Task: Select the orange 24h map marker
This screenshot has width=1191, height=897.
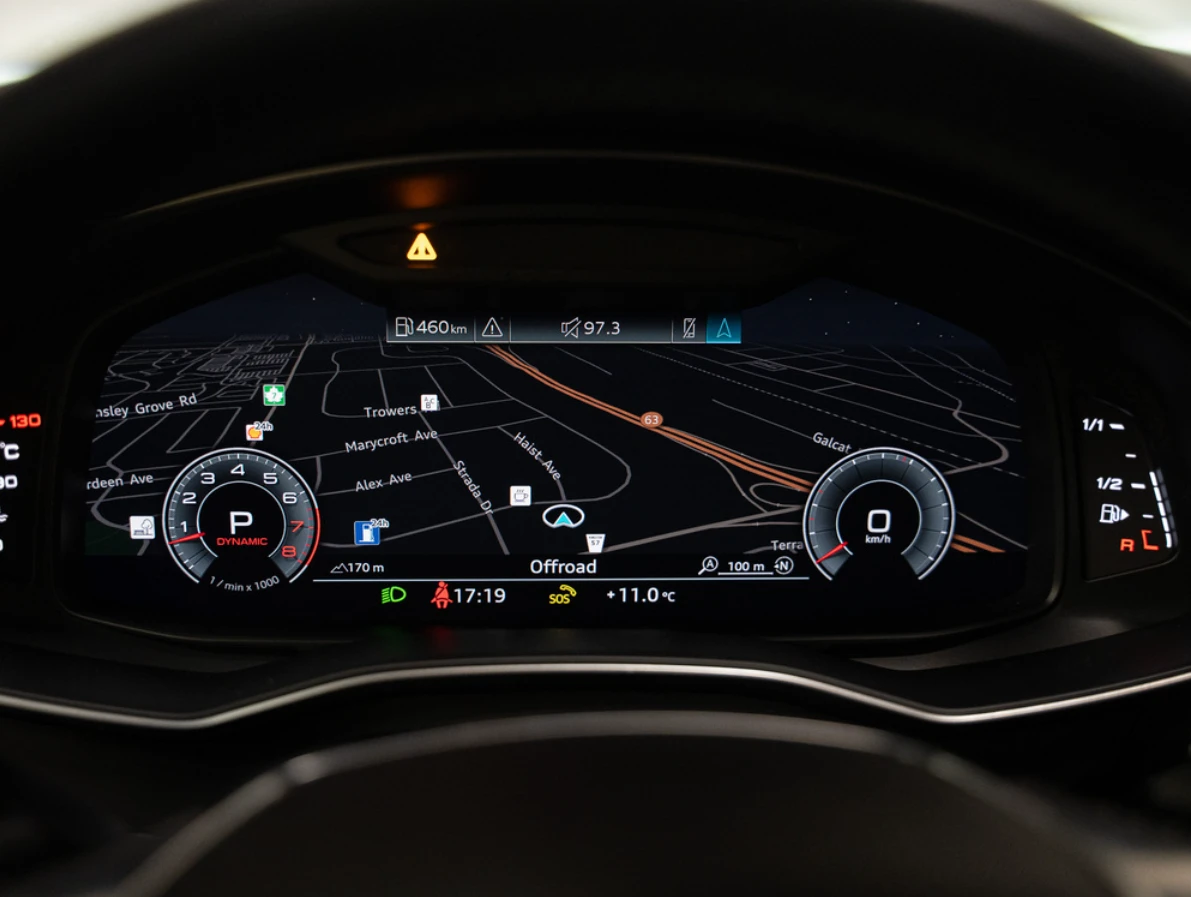Action: pos(256,432)
